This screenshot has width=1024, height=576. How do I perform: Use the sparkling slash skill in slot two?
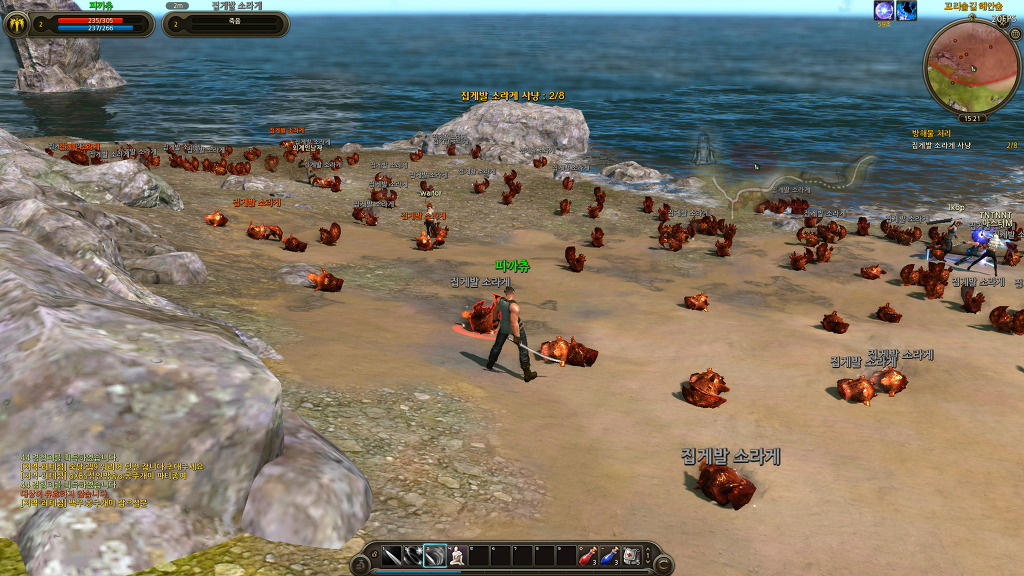(413, 556)
